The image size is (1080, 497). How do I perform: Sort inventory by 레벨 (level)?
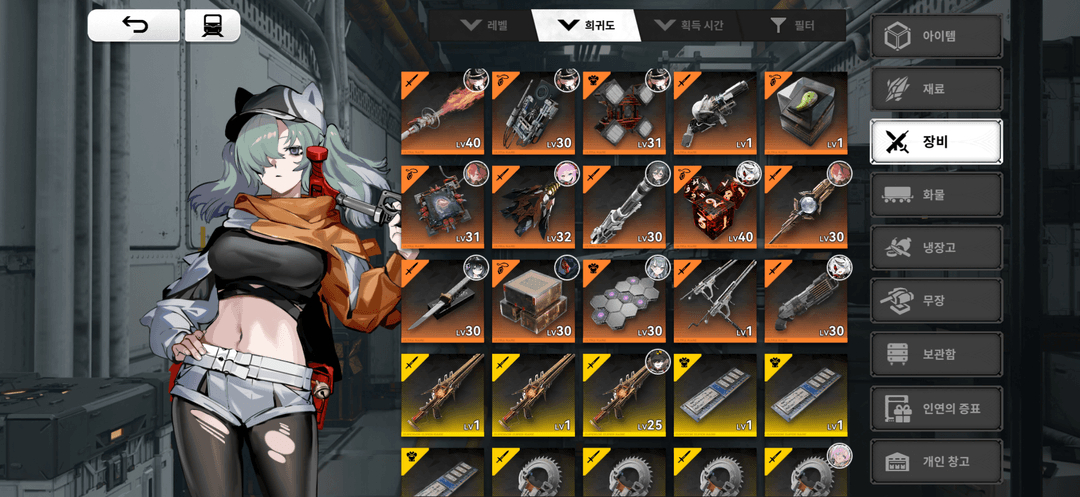[484, 25]
